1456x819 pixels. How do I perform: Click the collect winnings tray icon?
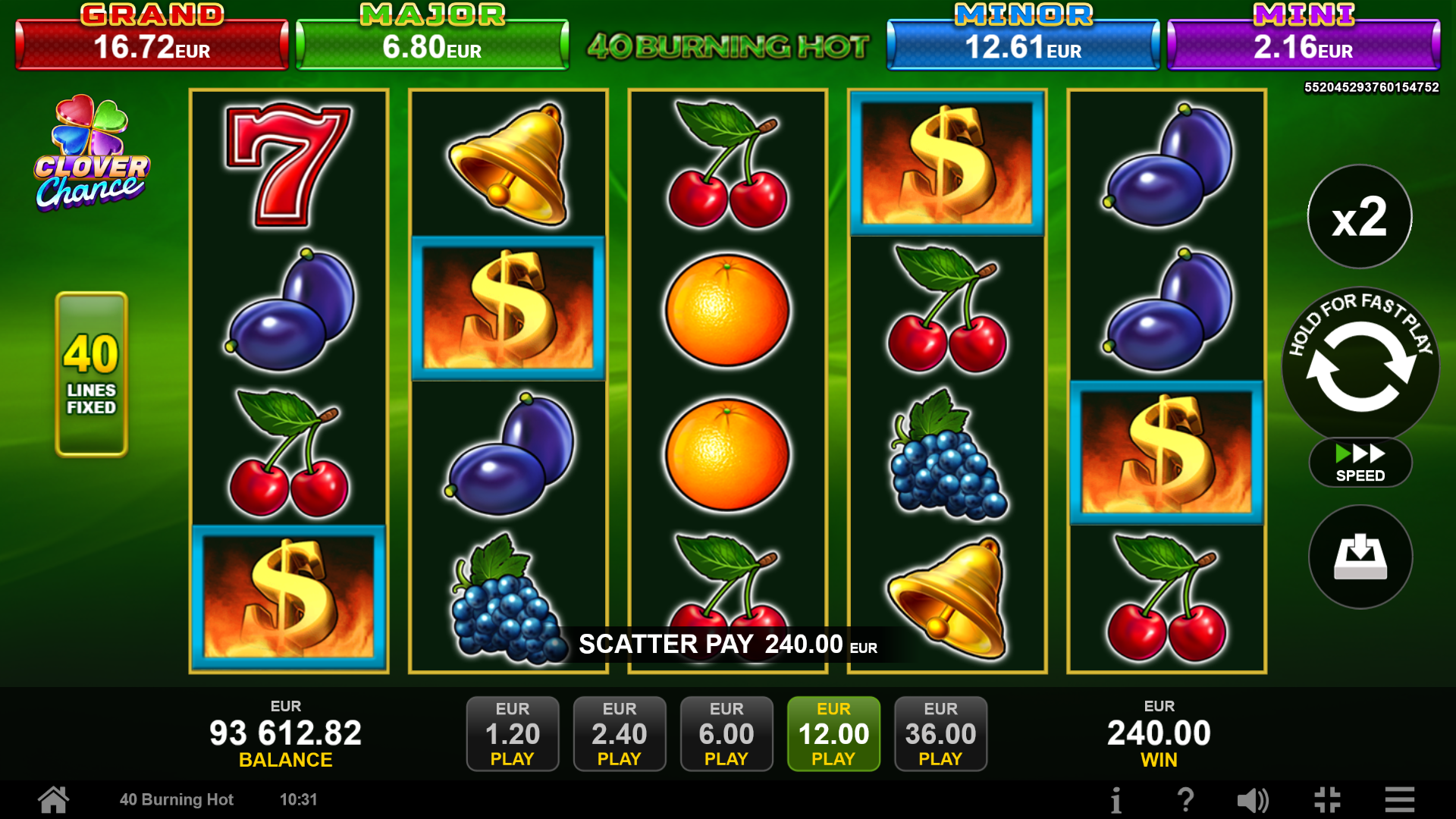pyautogui.click(x=1360, y=557)
